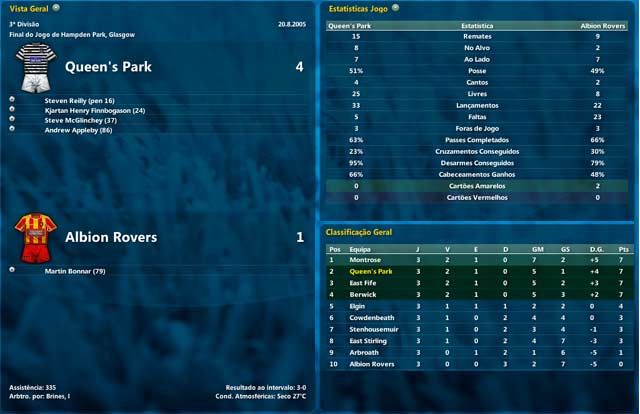Screen dimensions: 640x414
Task: Open East Fife from the standings
Action: click(x=366, y=283)
